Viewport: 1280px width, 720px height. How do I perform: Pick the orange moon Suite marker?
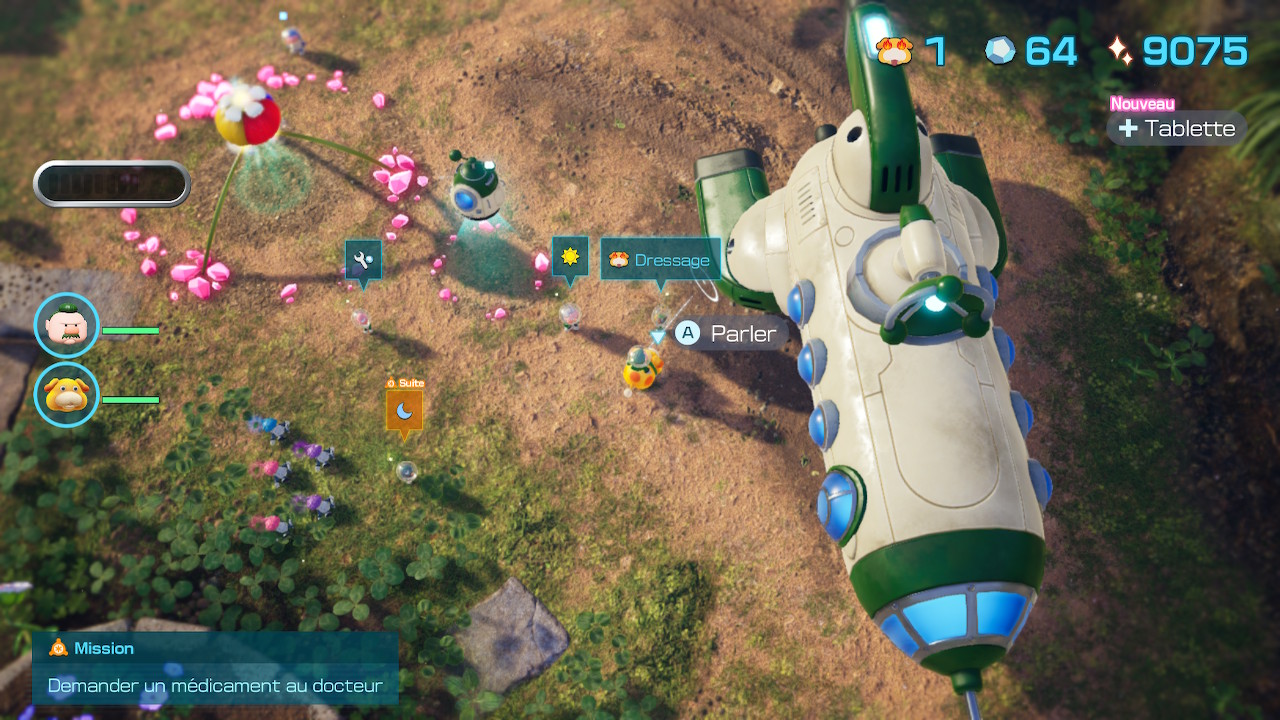pyautogui.click(x=404, y=409)
